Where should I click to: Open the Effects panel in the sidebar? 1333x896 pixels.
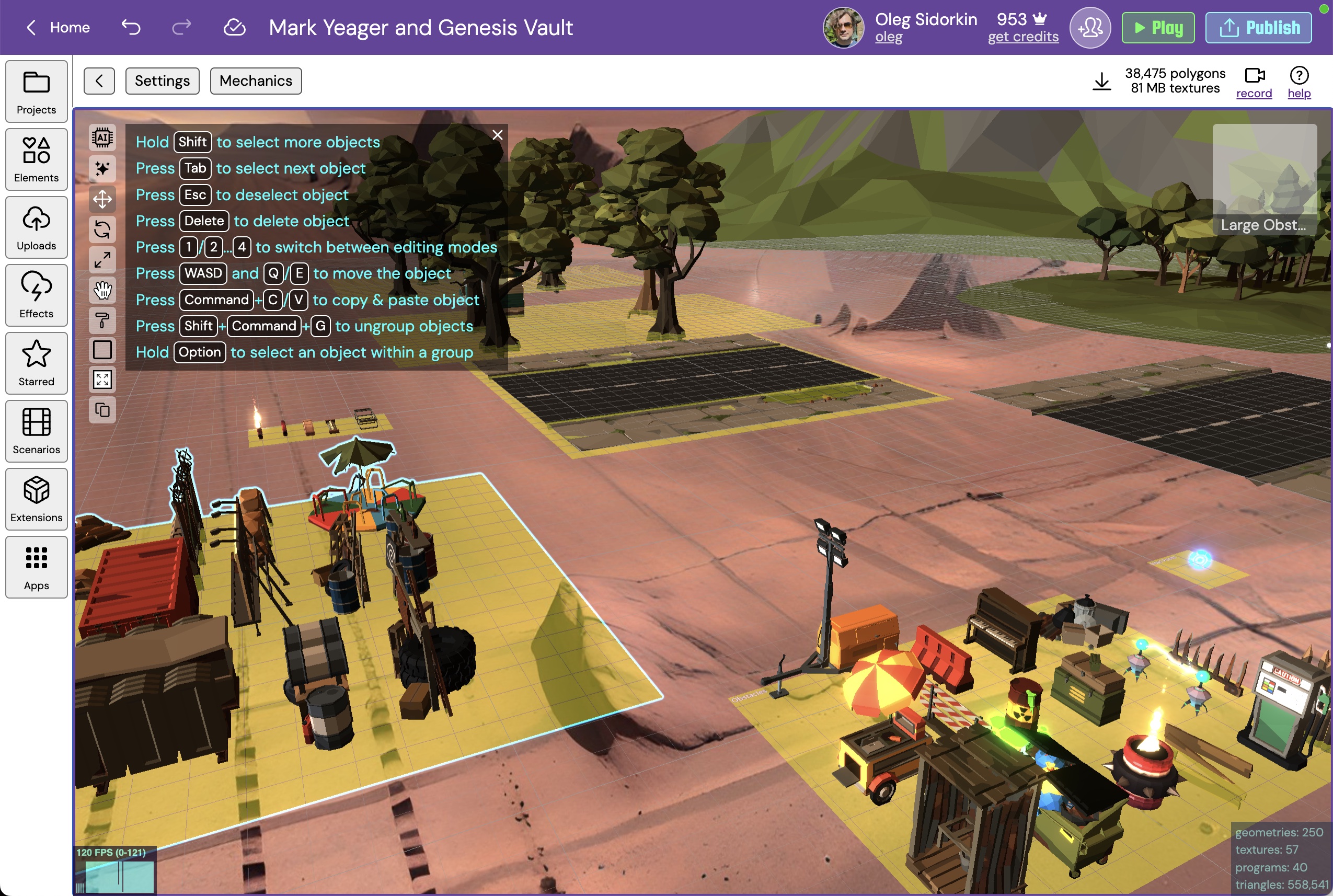[x=36, y=295]
